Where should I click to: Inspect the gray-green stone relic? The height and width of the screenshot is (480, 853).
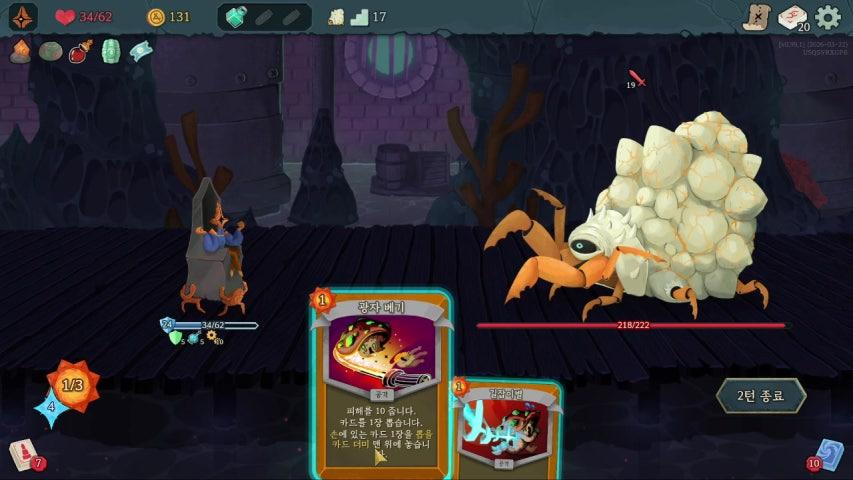click(x=50, y=51)
